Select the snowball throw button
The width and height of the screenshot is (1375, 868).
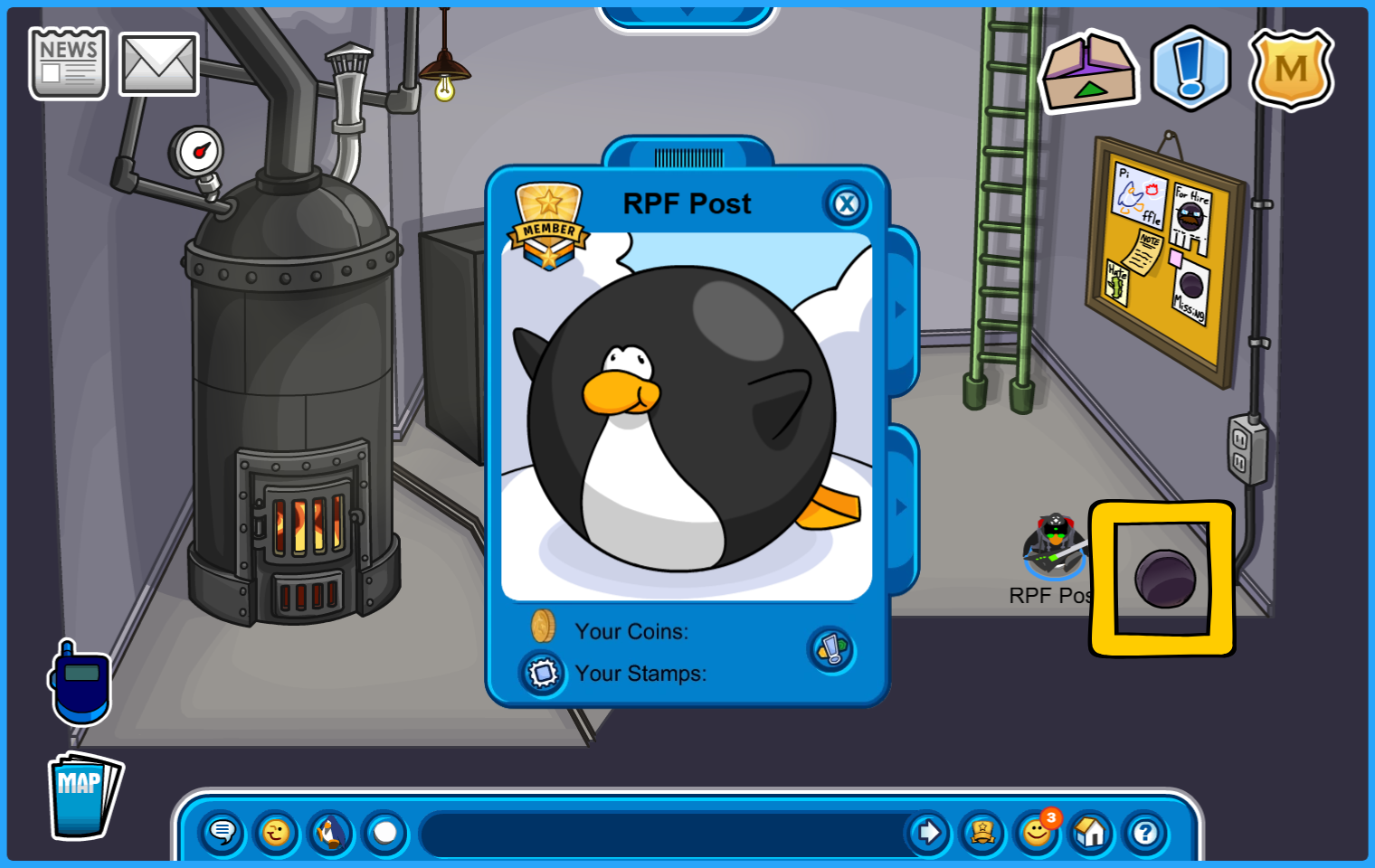[x=385, y=832]
